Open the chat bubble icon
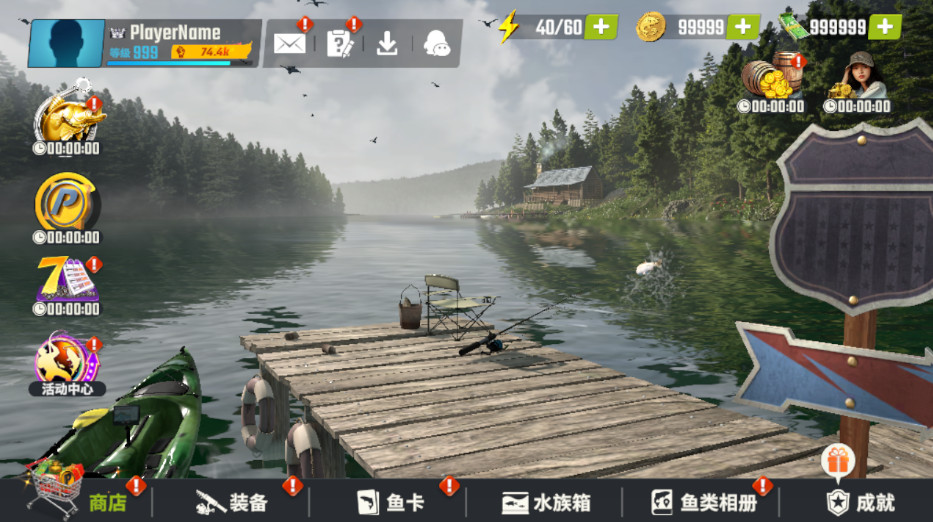This screenshot has width=933, height=522. click(x=437, y=43)
